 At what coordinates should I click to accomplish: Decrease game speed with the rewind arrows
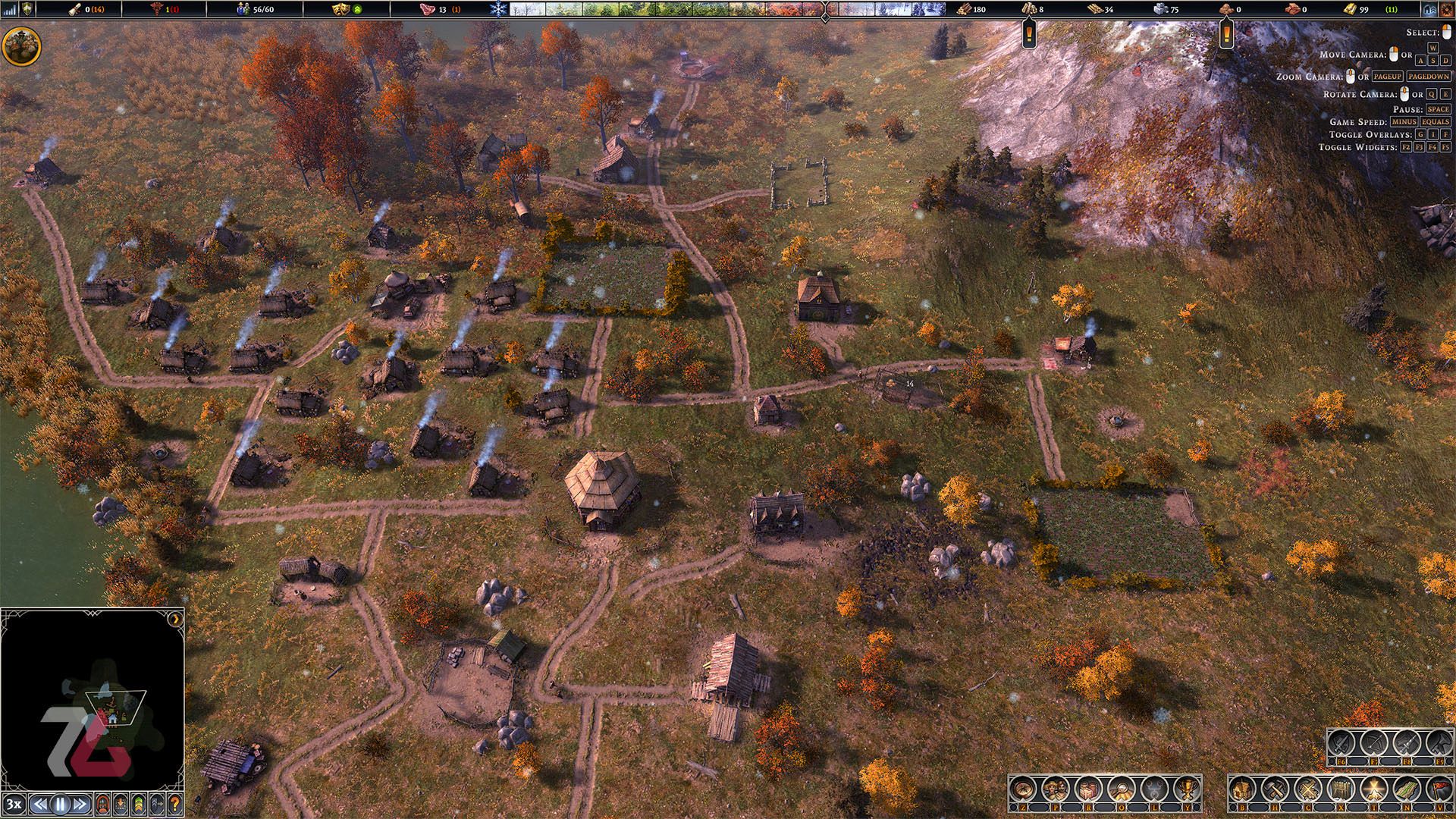[41, 804]
